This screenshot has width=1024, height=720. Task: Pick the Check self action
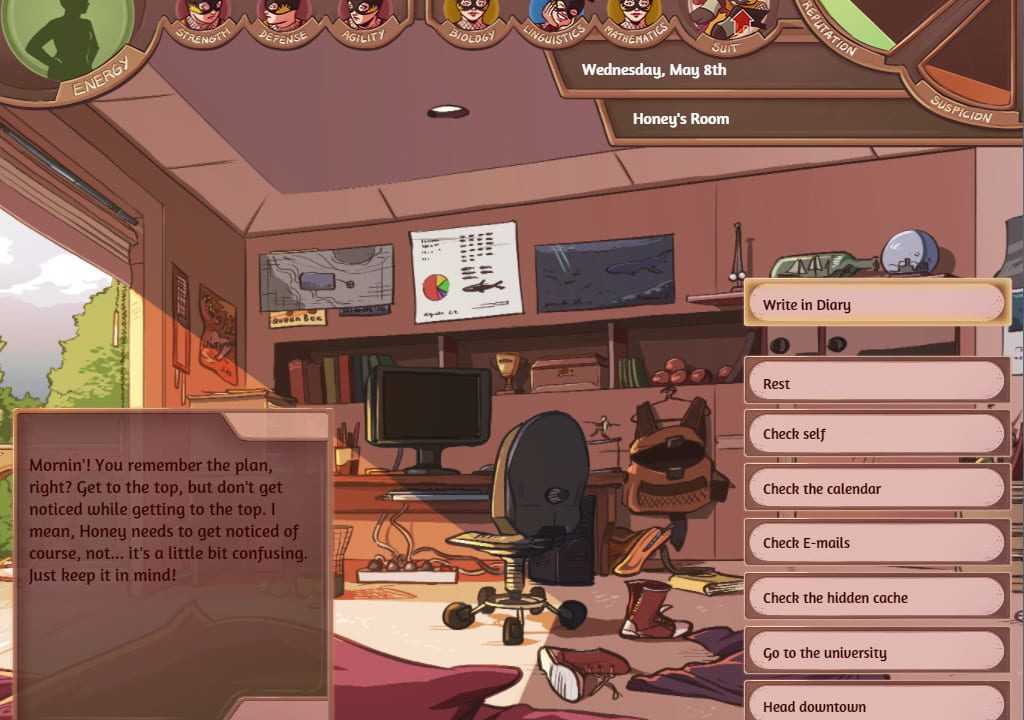coord(875,434)
